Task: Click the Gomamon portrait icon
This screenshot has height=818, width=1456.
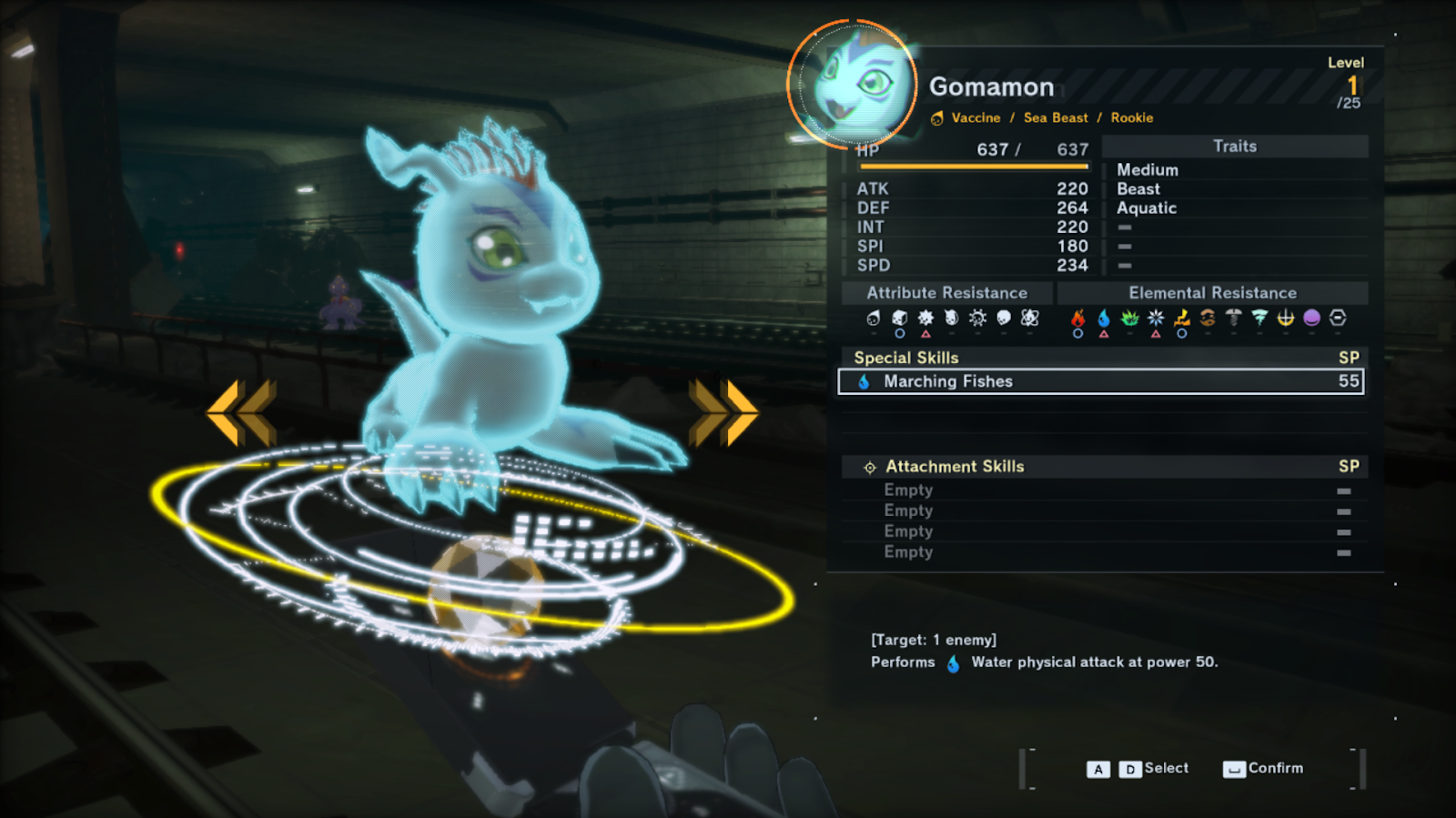Action: tap(854, 86)
